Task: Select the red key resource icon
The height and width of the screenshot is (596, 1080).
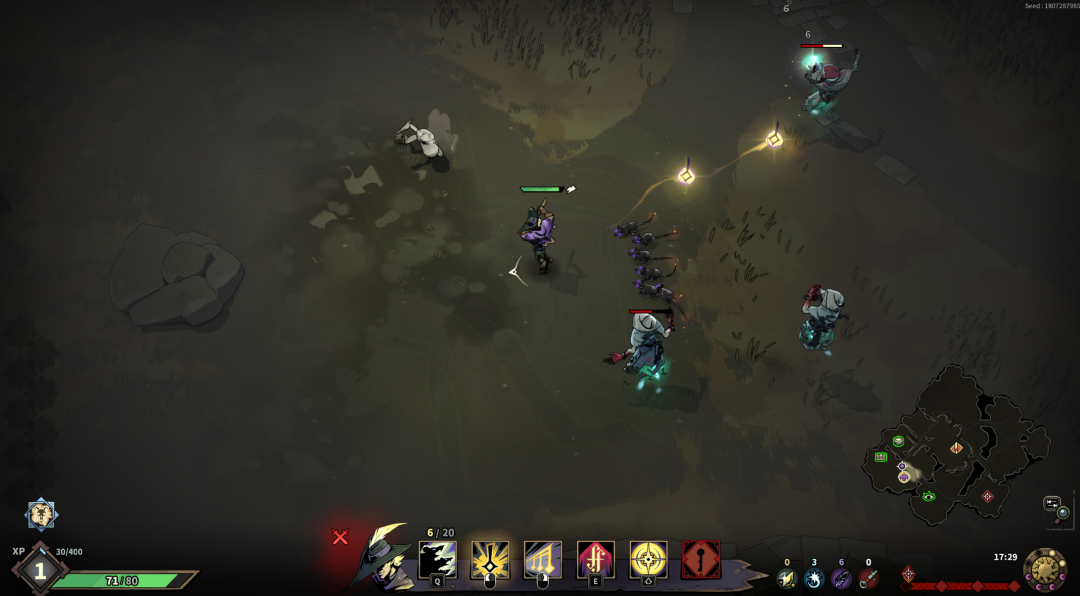Action: (x=868, y=578)
